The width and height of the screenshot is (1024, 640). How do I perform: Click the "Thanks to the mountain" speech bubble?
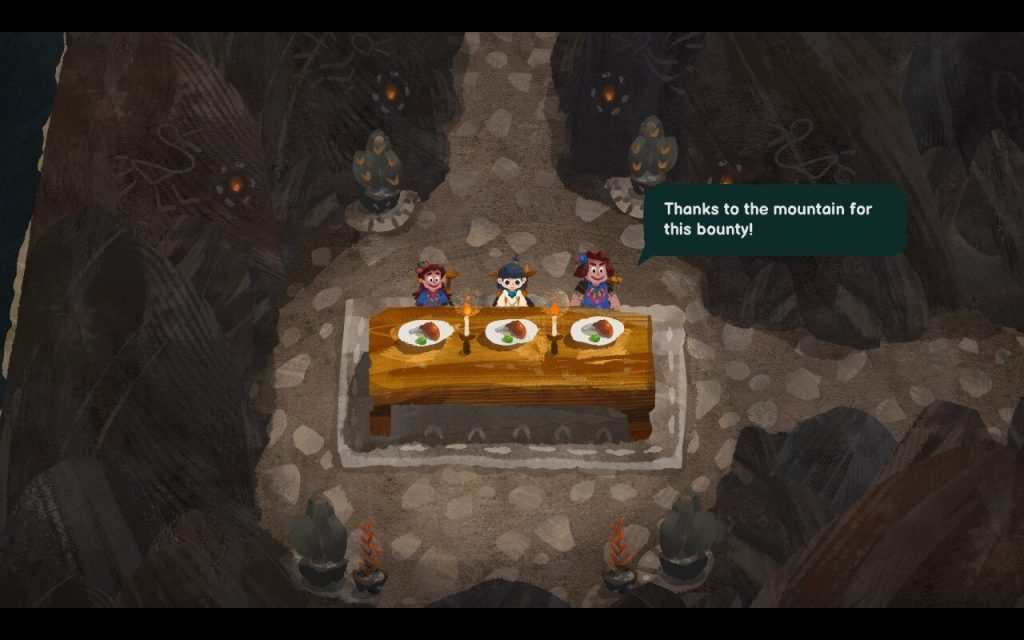(x=771, y=220)
